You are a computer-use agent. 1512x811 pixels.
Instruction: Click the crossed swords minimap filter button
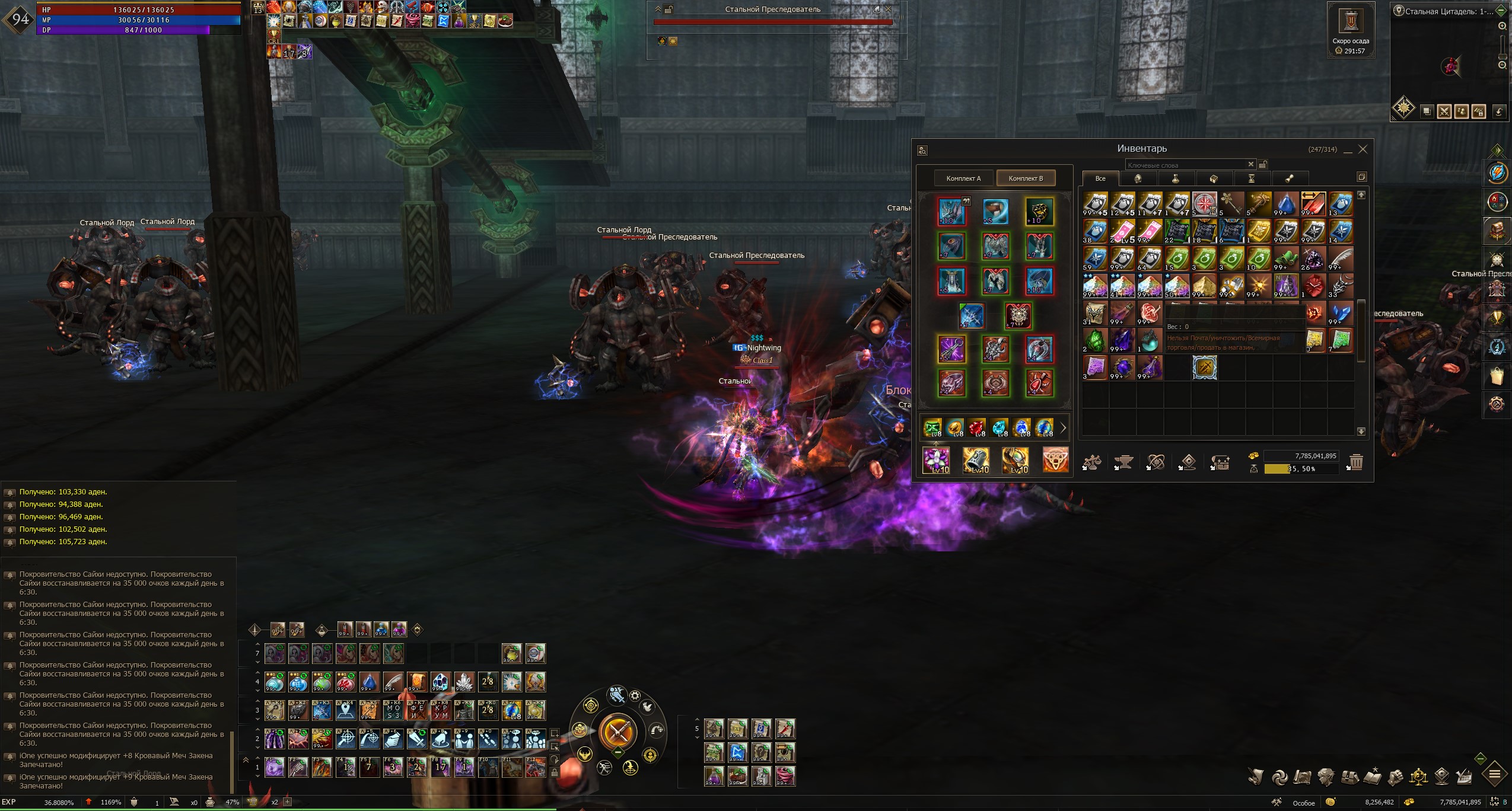[x=1444, y=111]
